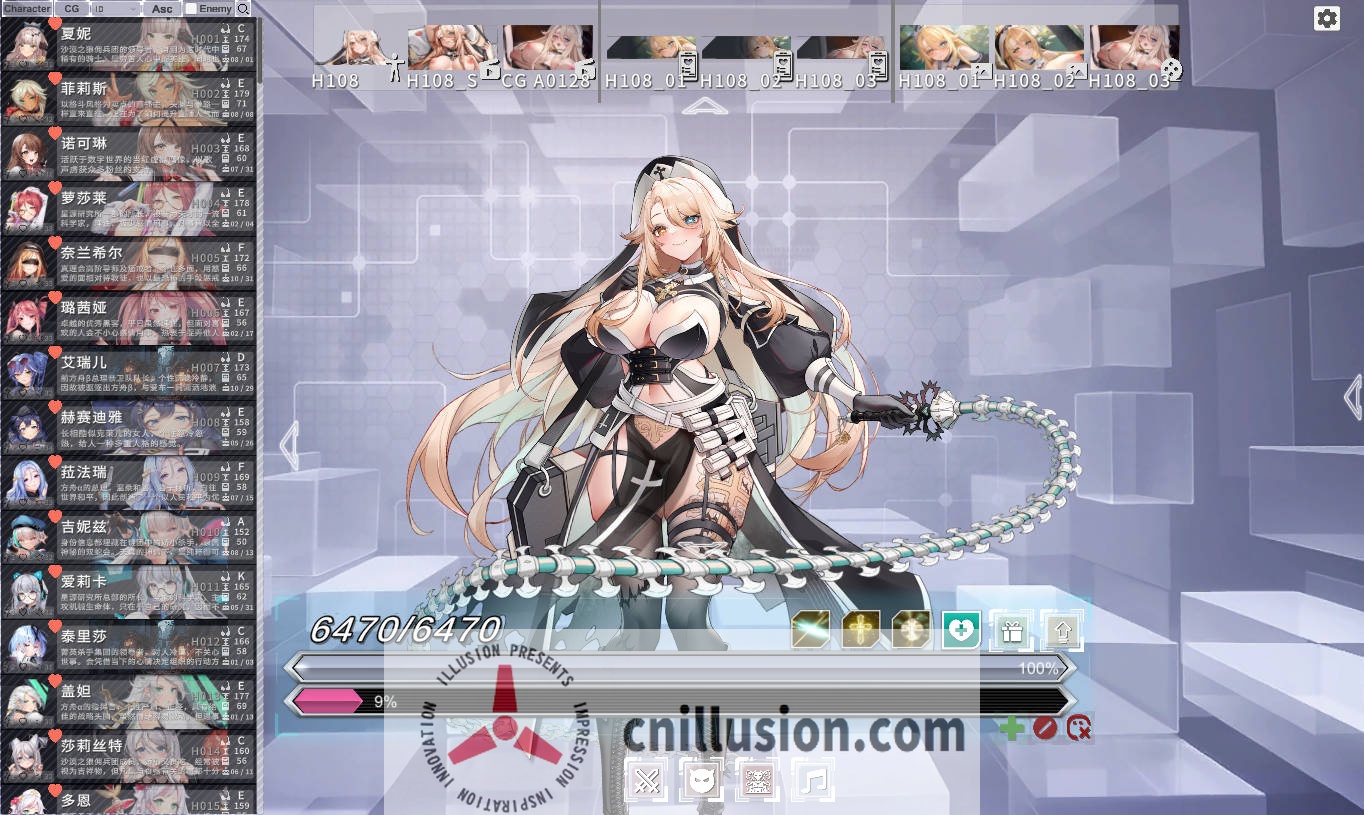Click the white upward arrow icon
The height and width of the screenshot is (815, 1364).
[1061, 630]
